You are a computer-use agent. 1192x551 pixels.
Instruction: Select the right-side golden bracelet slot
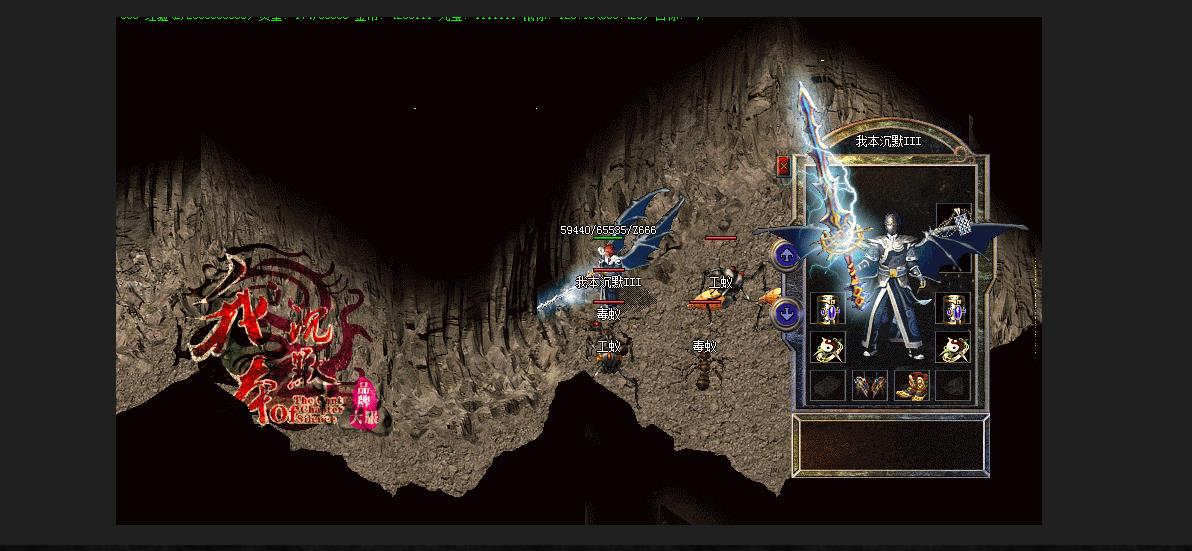click(x=953, y=309)
